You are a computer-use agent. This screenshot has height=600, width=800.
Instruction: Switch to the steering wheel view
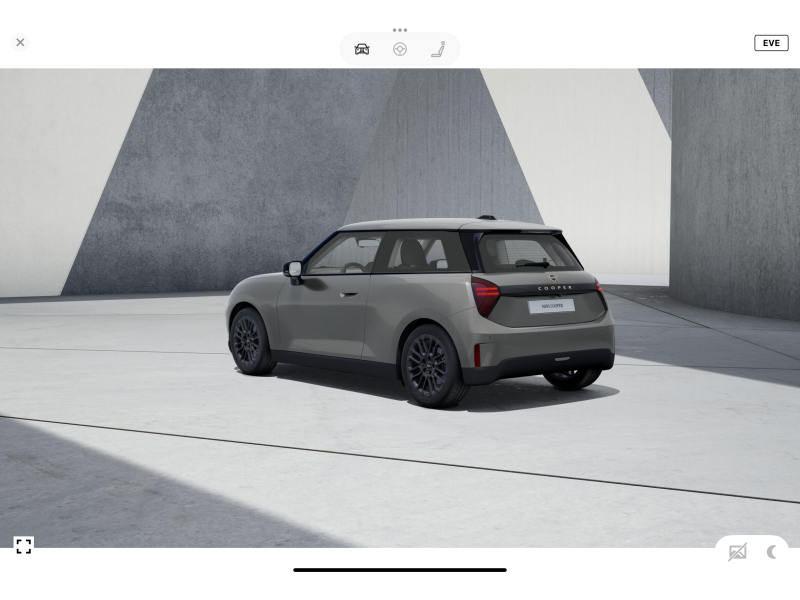pyautogui.click(x=400, y=49)
